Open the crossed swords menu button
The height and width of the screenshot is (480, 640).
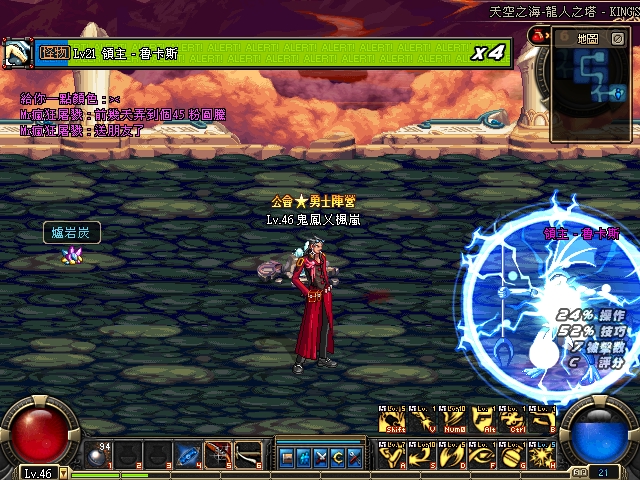tap(320, 457)
